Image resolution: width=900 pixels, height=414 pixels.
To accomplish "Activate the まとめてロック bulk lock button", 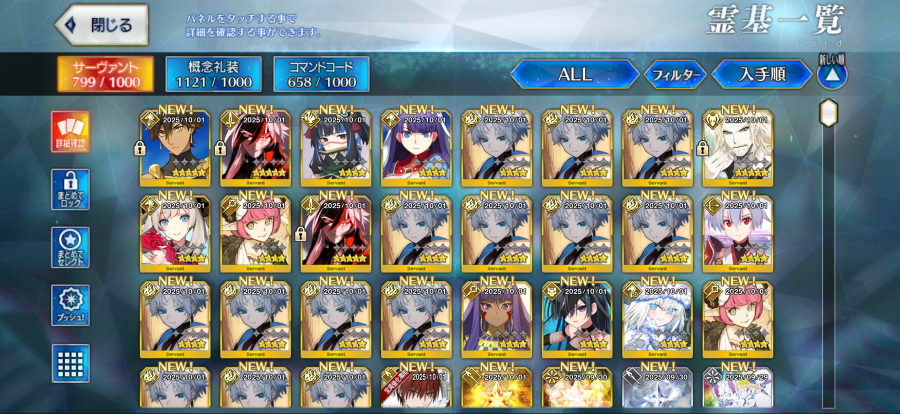I will pyautogui.click(x=71, y=189).
